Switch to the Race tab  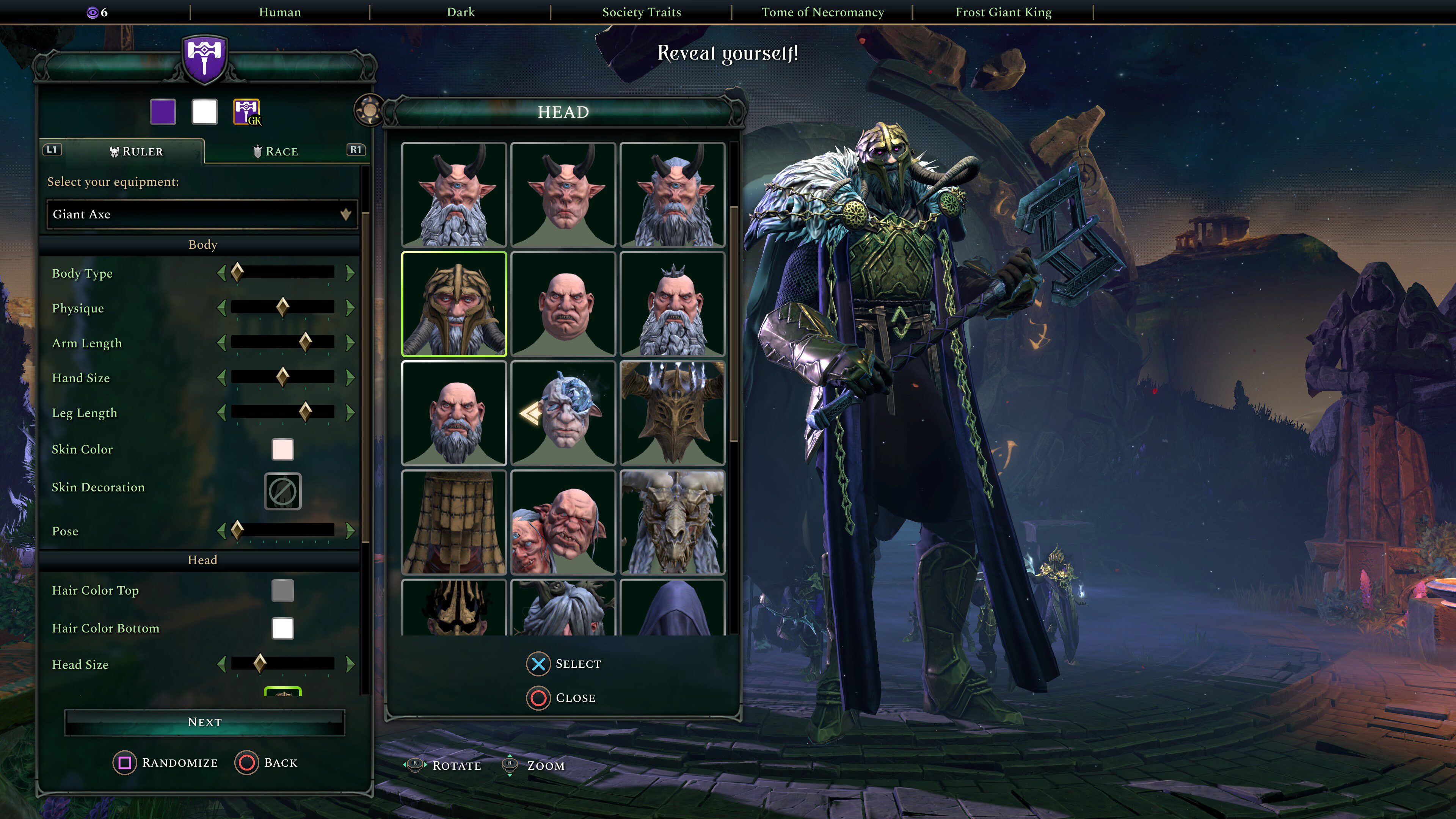tap(277, 151)
